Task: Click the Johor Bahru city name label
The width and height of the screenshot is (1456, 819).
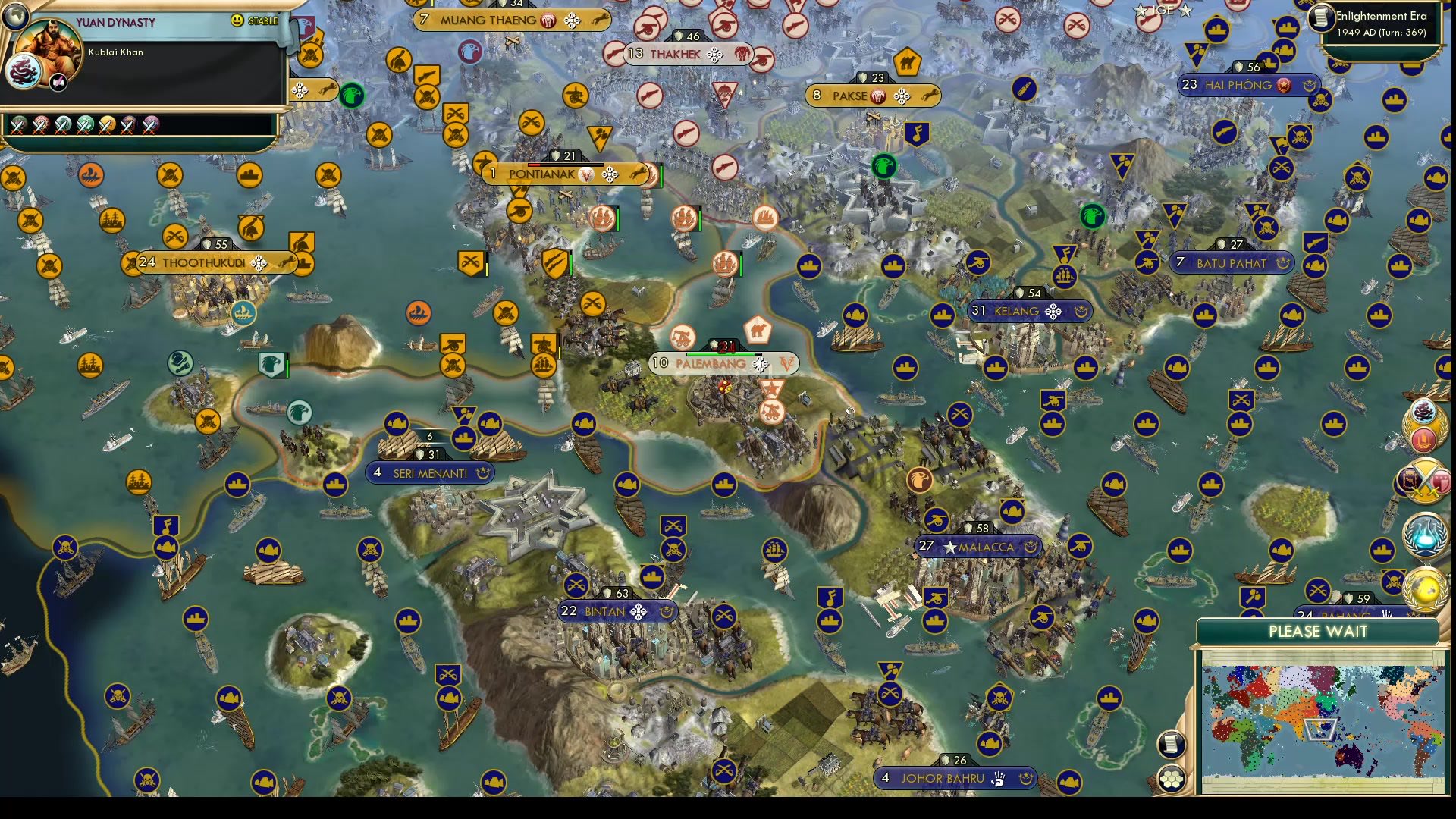Action: [x=943, y=778]
